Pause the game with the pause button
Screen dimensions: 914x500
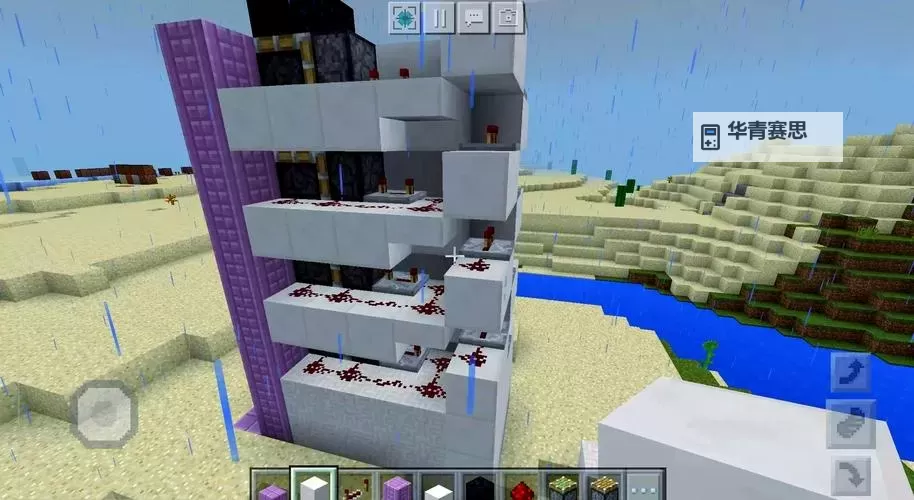(439, 17)
